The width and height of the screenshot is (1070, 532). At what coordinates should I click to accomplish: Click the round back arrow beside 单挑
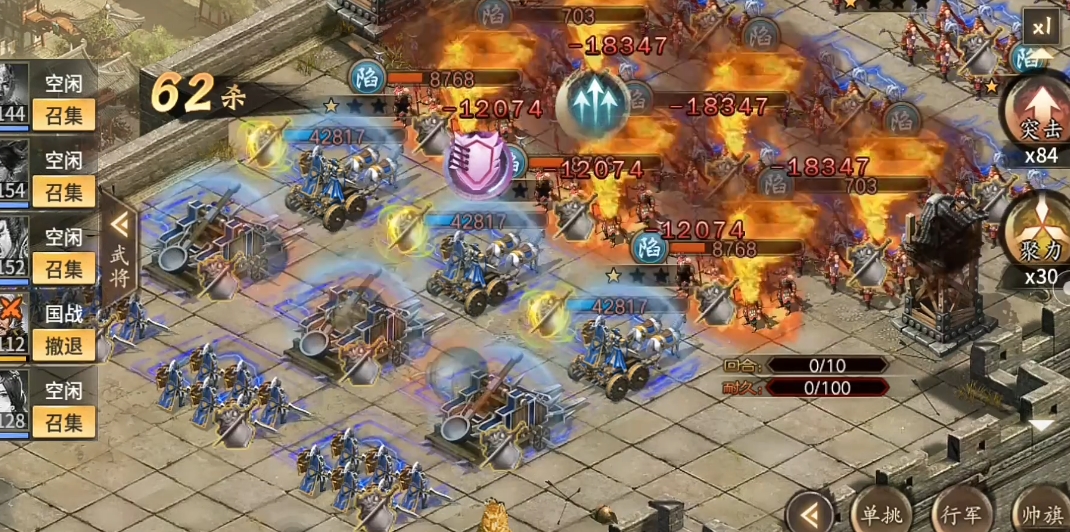pyautogui.click(x=809, y=514)
